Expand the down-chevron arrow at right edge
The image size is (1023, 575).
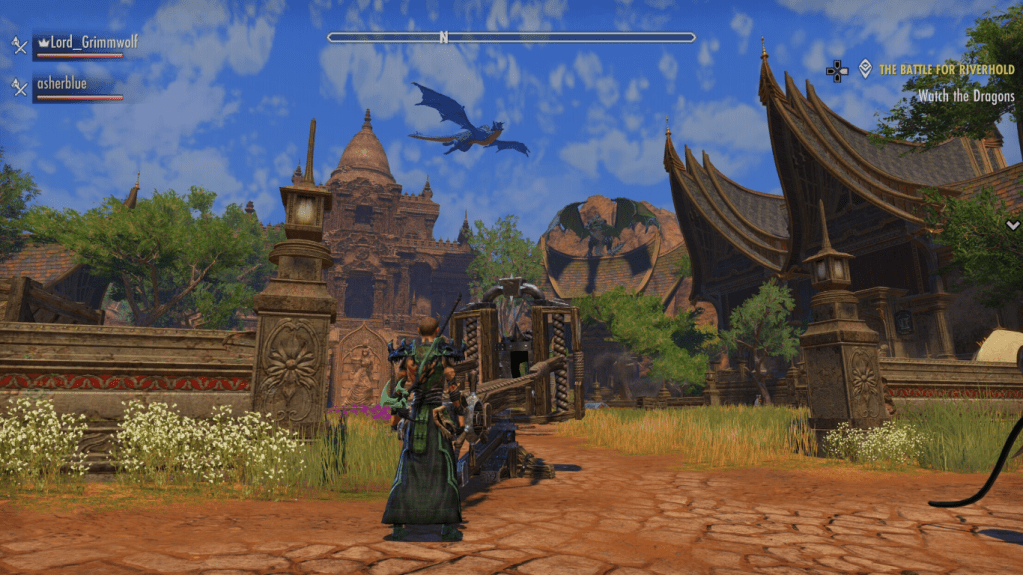pos(1013,226)
